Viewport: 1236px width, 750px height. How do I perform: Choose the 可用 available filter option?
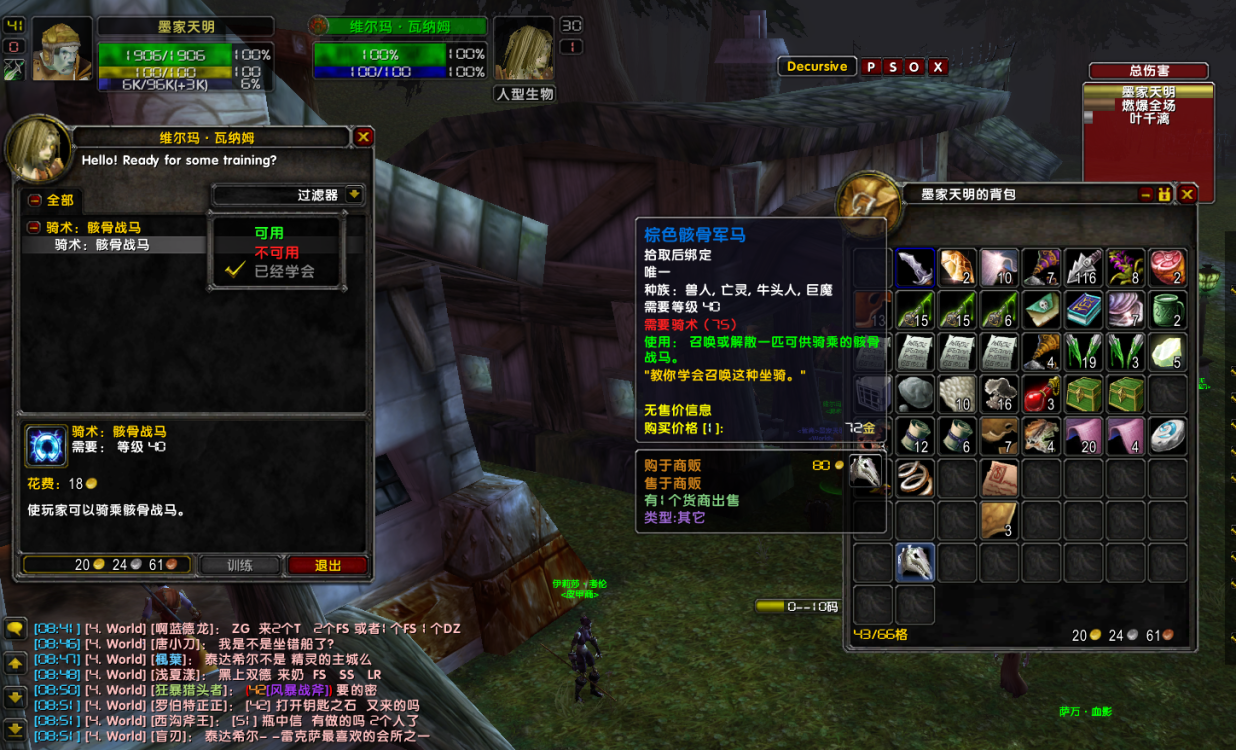269,232
